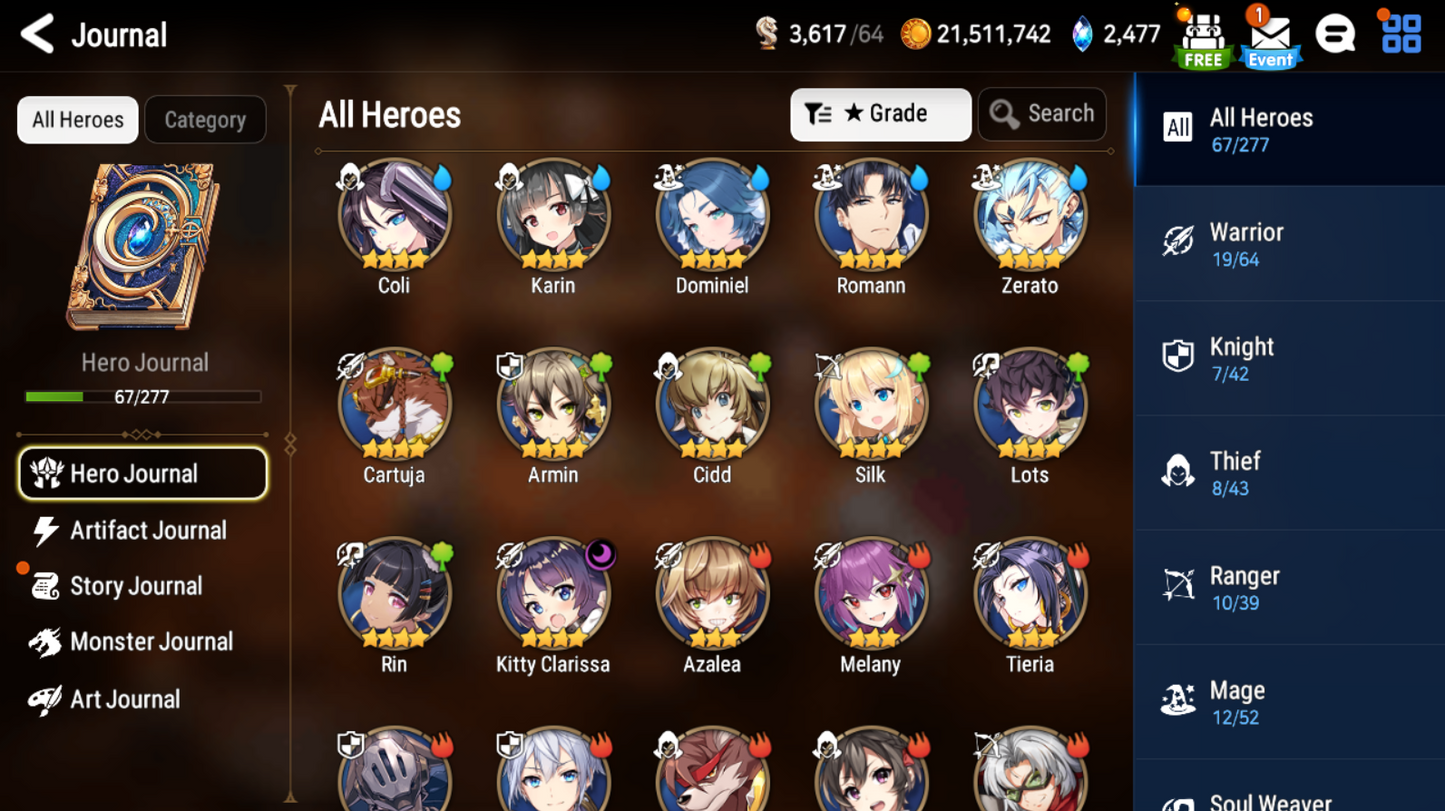Open the chat speech bubble icon

[1336, 33]
